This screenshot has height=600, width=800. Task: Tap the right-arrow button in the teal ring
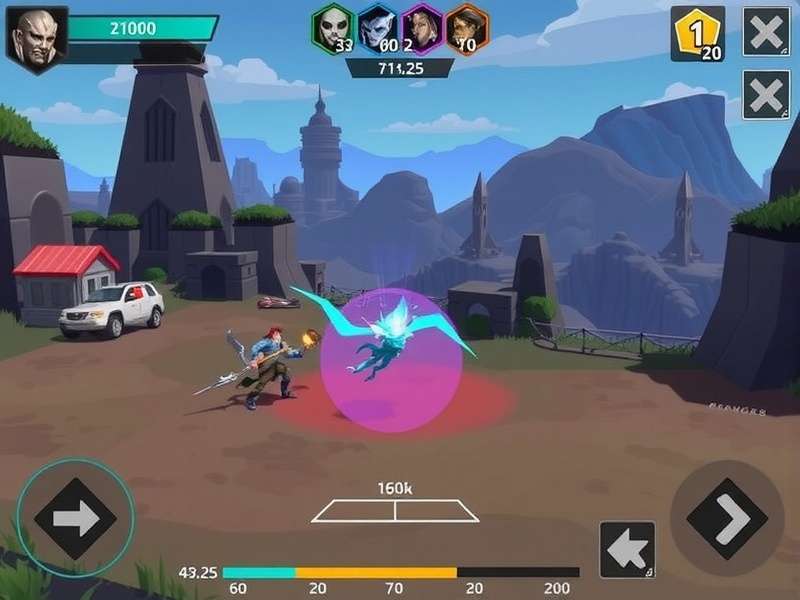pyautogui.click(x=76, y=518)
